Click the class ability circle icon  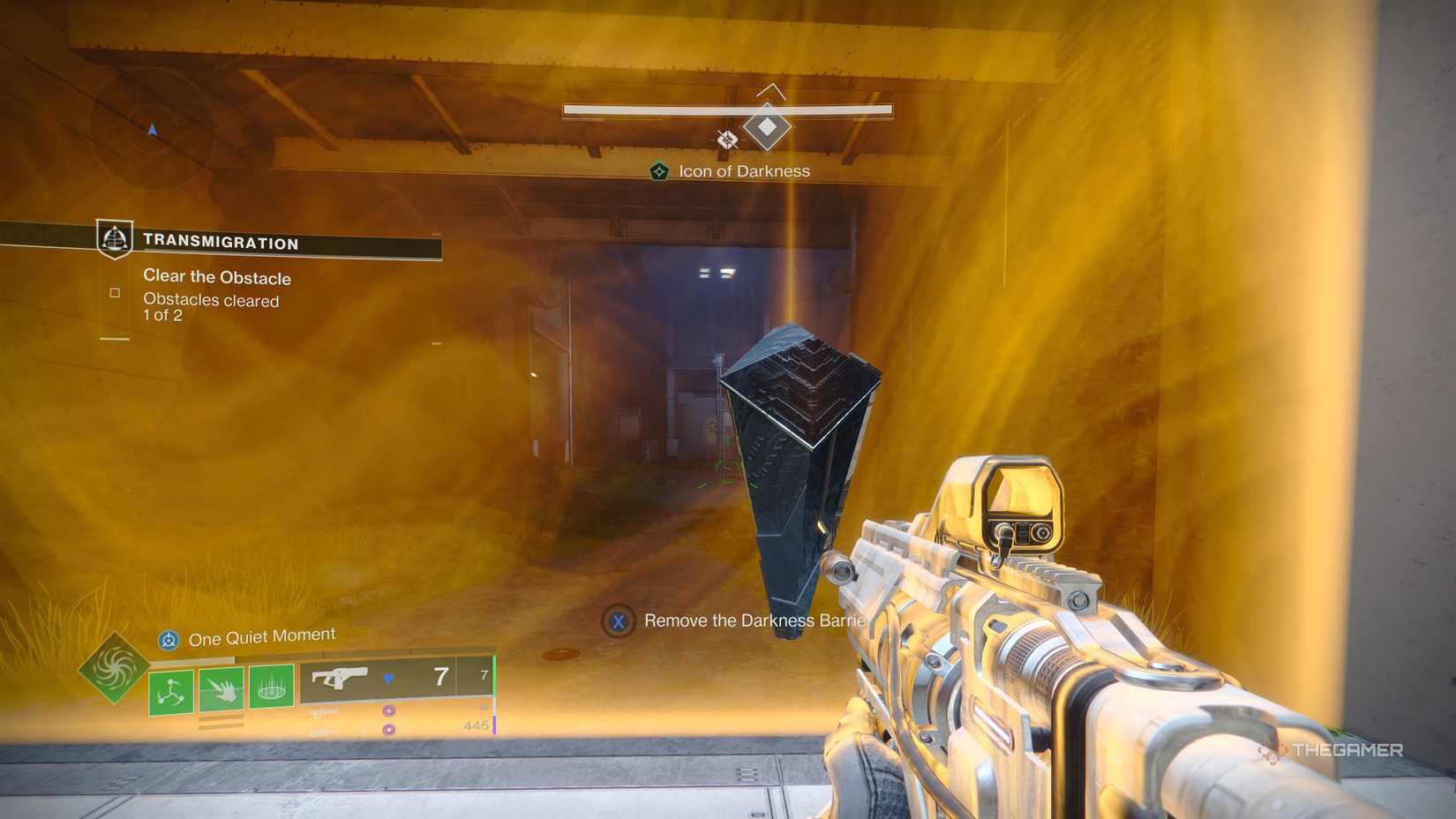(272, 691)
